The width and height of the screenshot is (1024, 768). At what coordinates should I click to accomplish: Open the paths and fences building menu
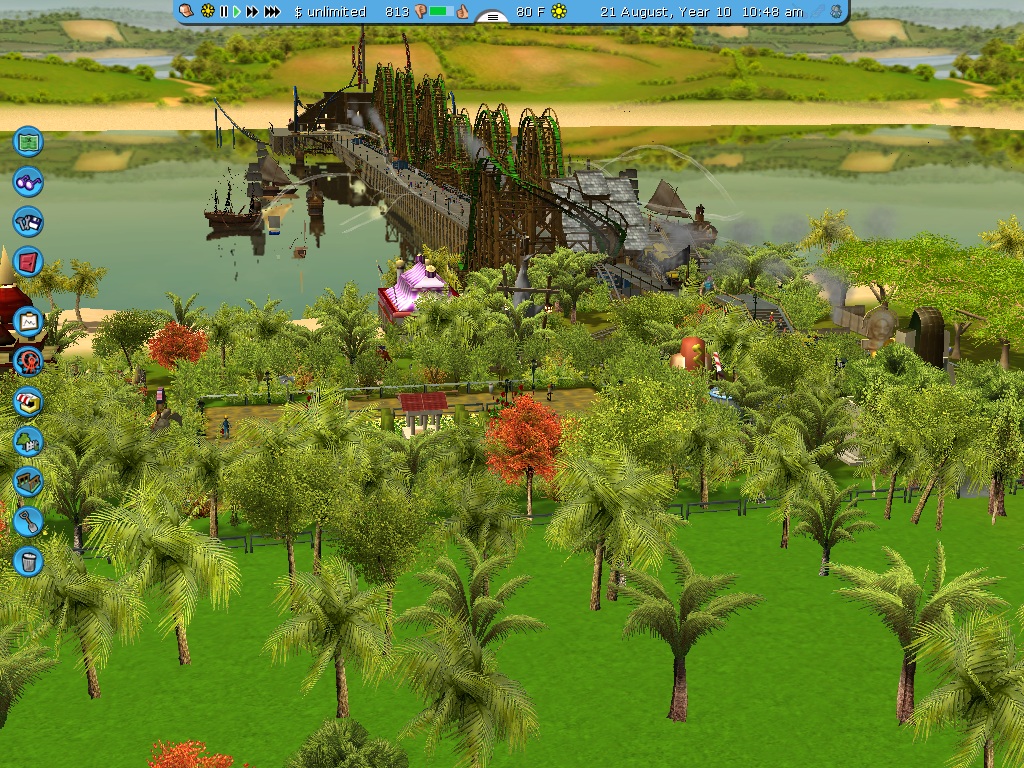point(28,481)
